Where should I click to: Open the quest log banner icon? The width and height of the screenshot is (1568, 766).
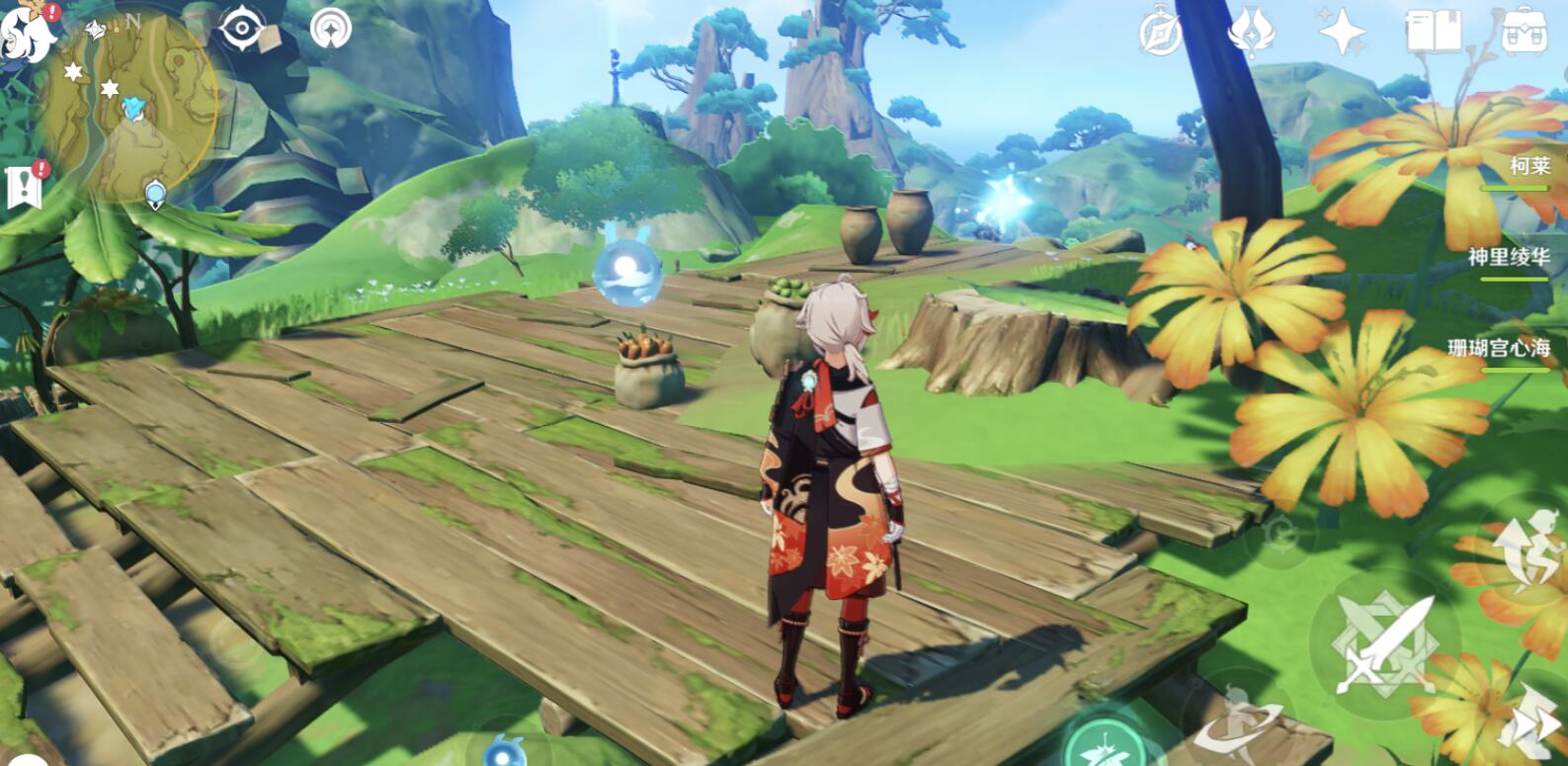click(24, 185)
